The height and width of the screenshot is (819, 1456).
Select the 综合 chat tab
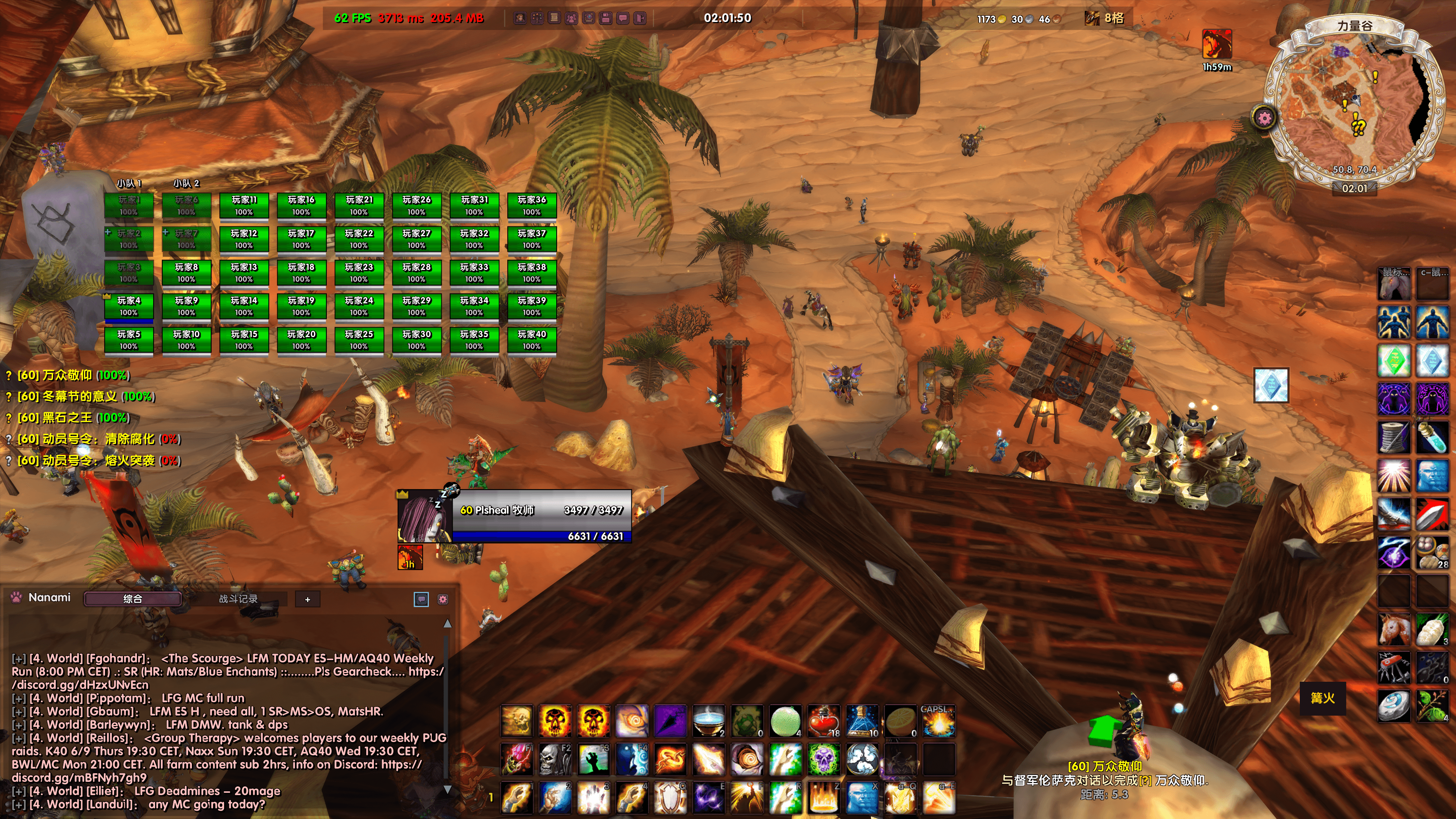pyautogui.click(x=132, y=599)
